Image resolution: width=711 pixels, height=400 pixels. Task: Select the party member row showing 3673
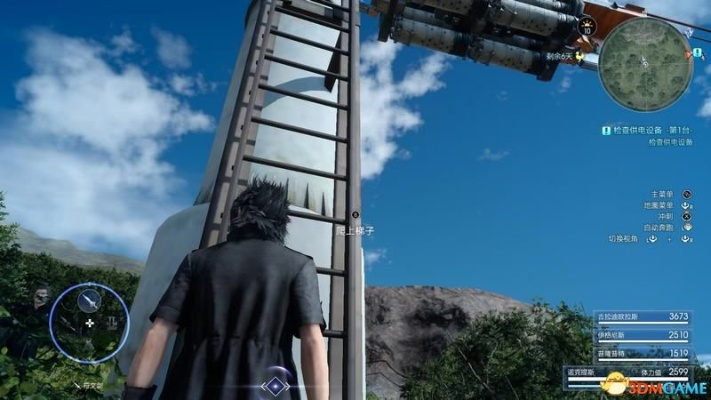pos(644,316)
